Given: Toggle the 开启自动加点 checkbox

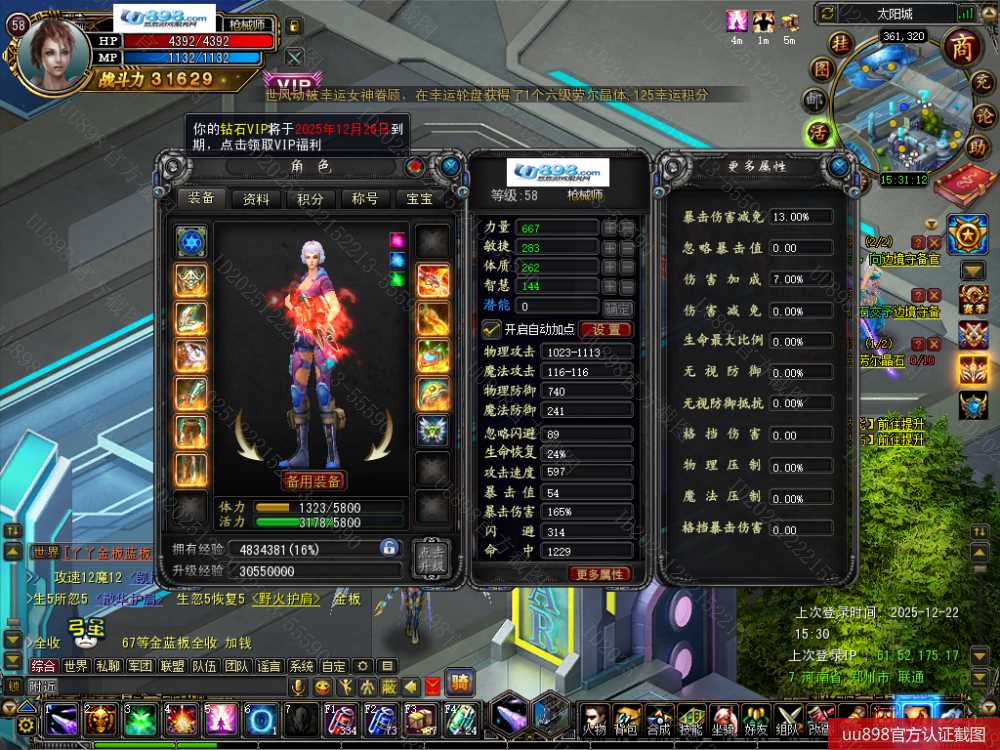Looking at the screenshot, I should point(491,329).
